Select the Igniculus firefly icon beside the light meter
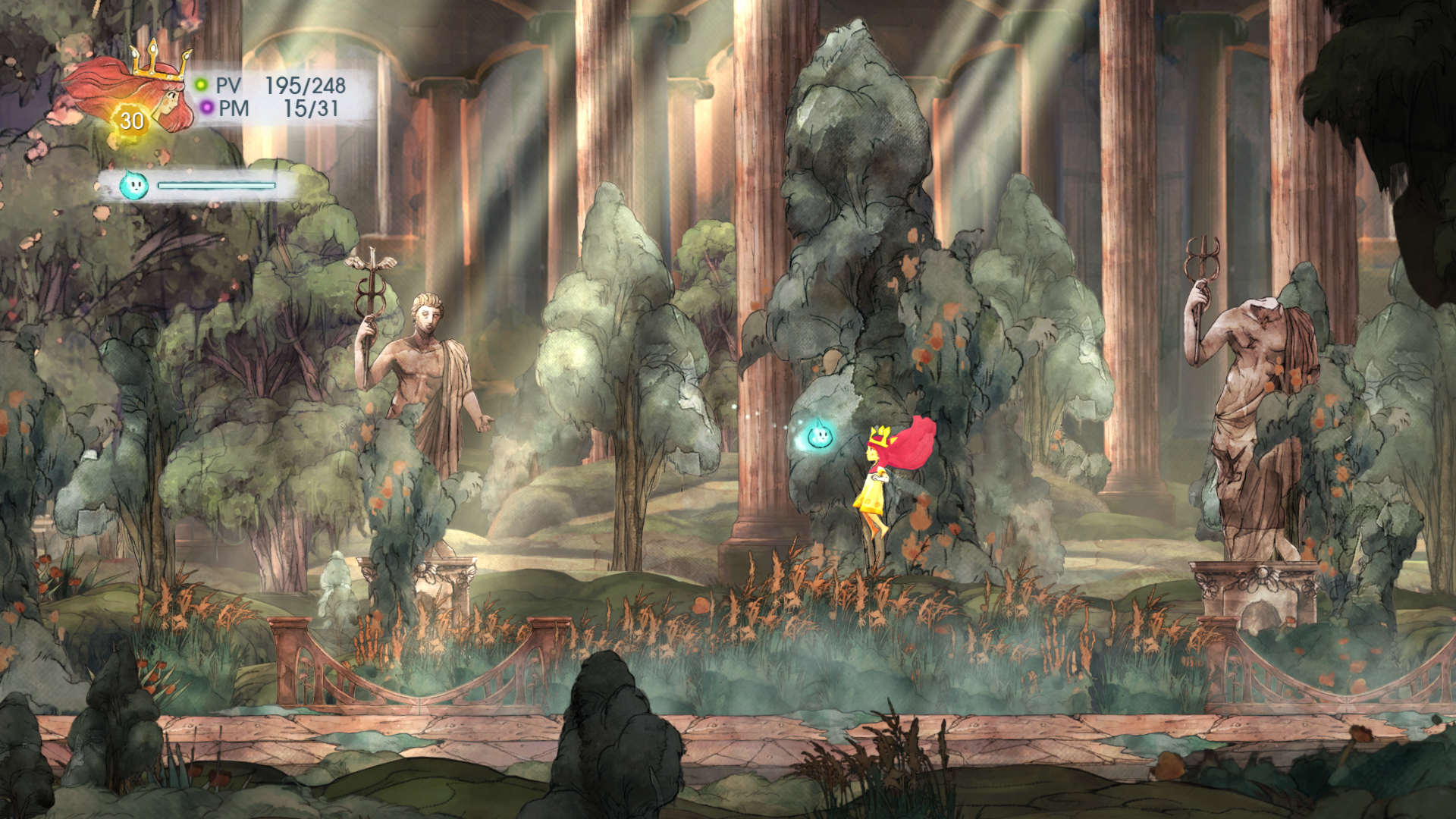Viewport: 1456px width, 819px height. 133,185
